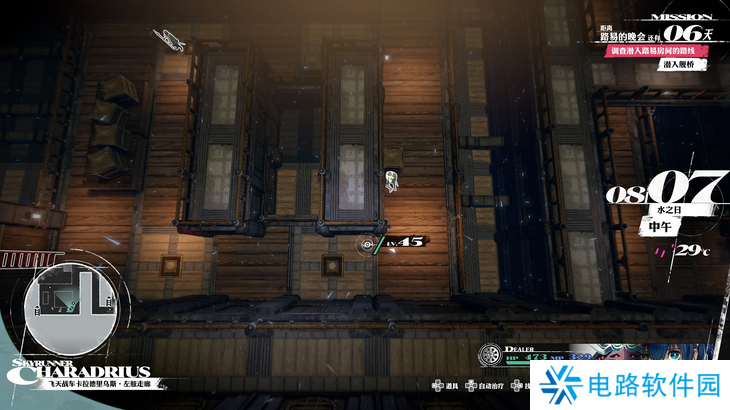Select the Dealer character wheel emblem
The image size is (730, 410).
pos(489,356)
